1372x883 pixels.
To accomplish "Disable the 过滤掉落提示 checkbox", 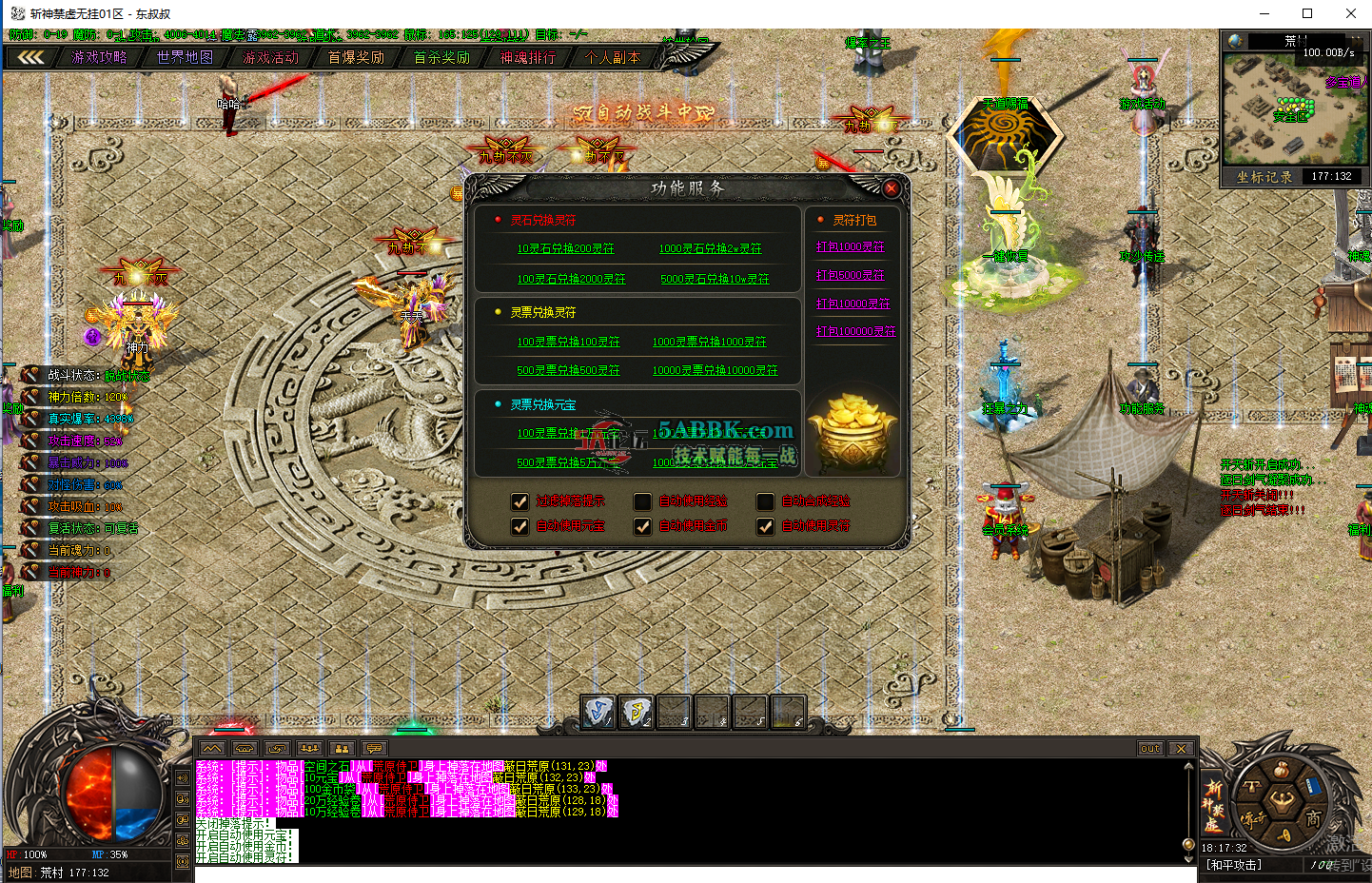I will 519,501.
